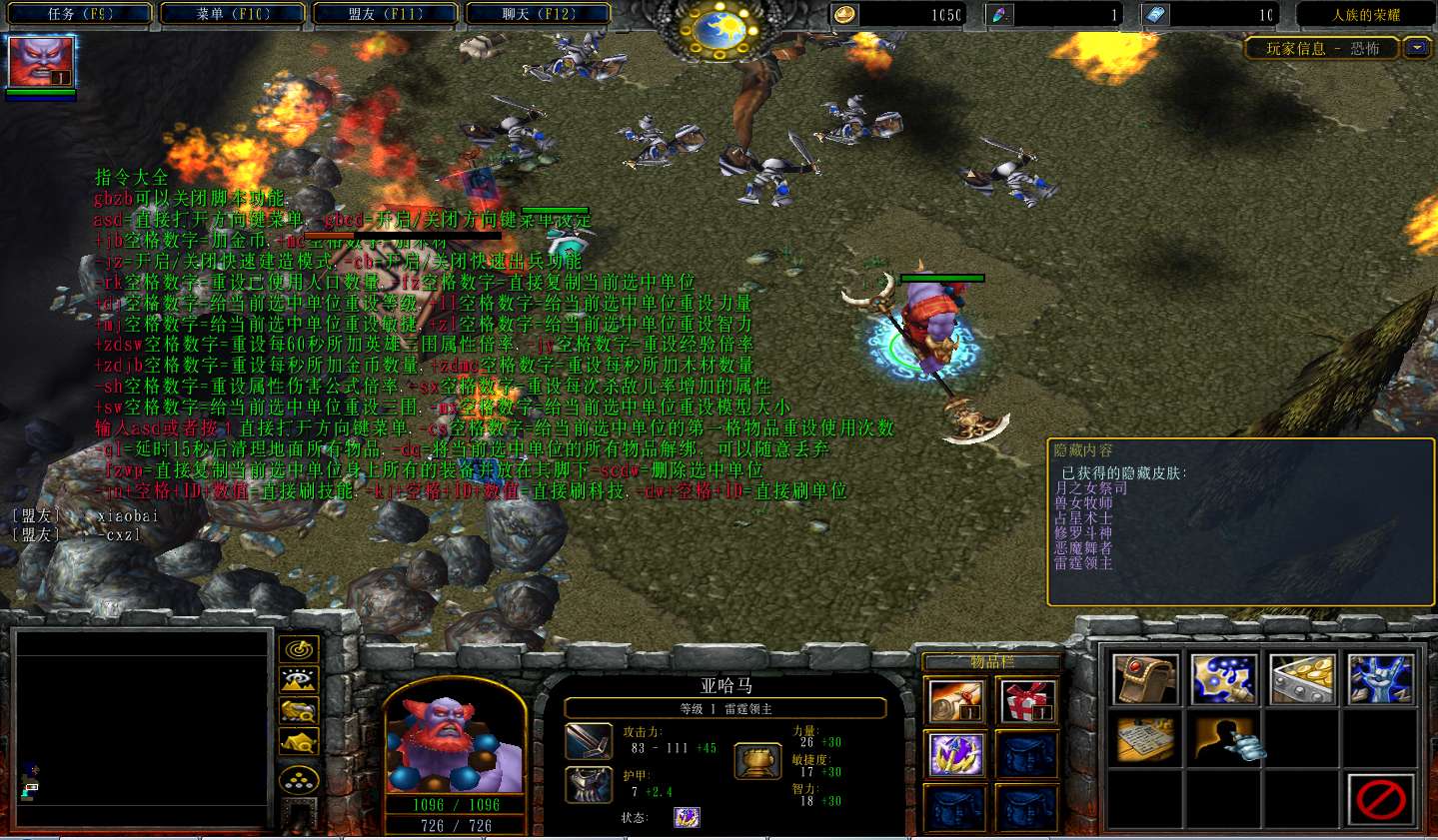The height and width of the screenshot is (840, 1438).
Task: Select the red-faced hero portrait icon
Action: pos(41,62)
